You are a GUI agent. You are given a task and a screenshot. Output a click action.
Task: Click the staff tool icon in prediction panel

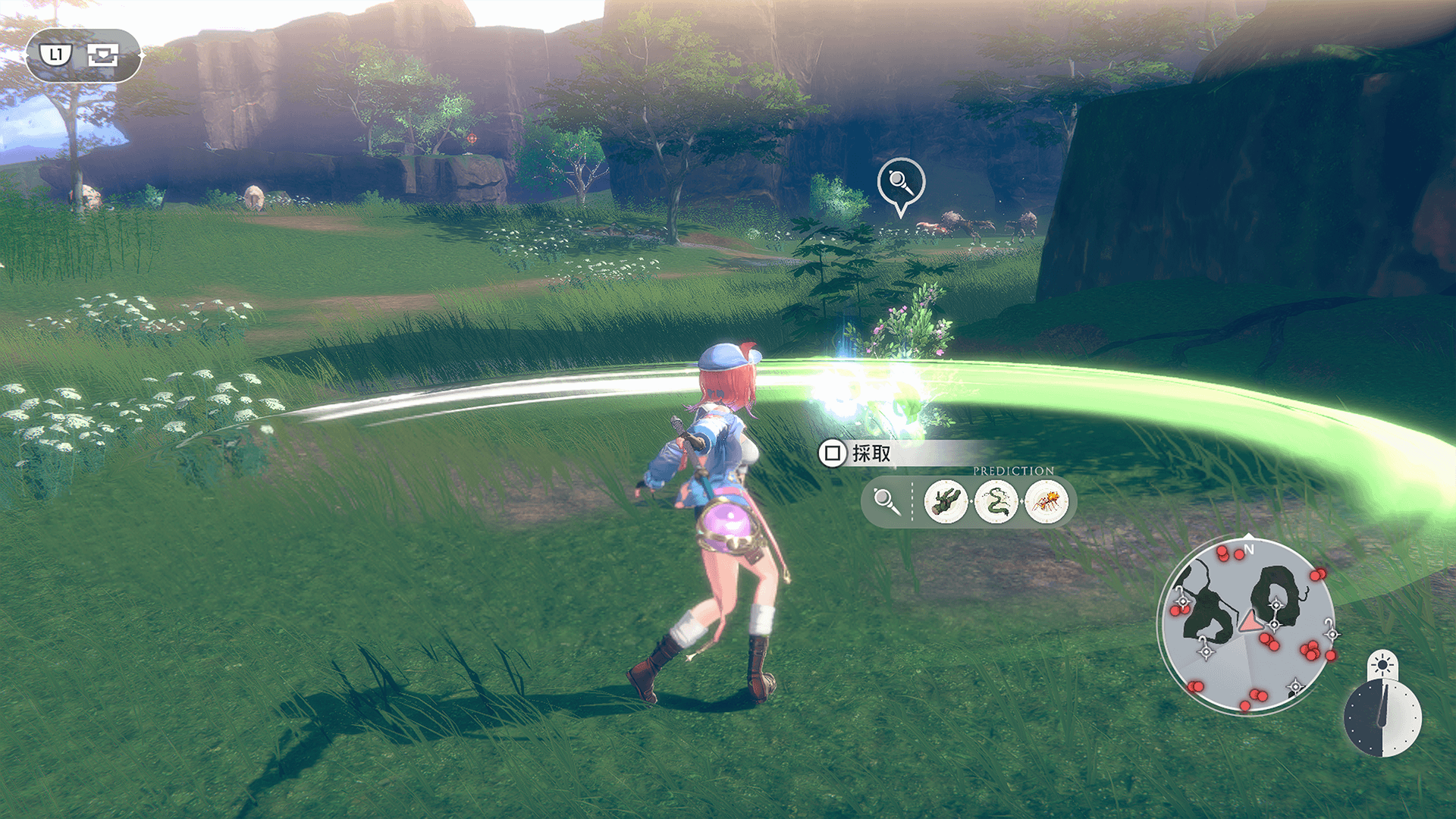[886, 501]
